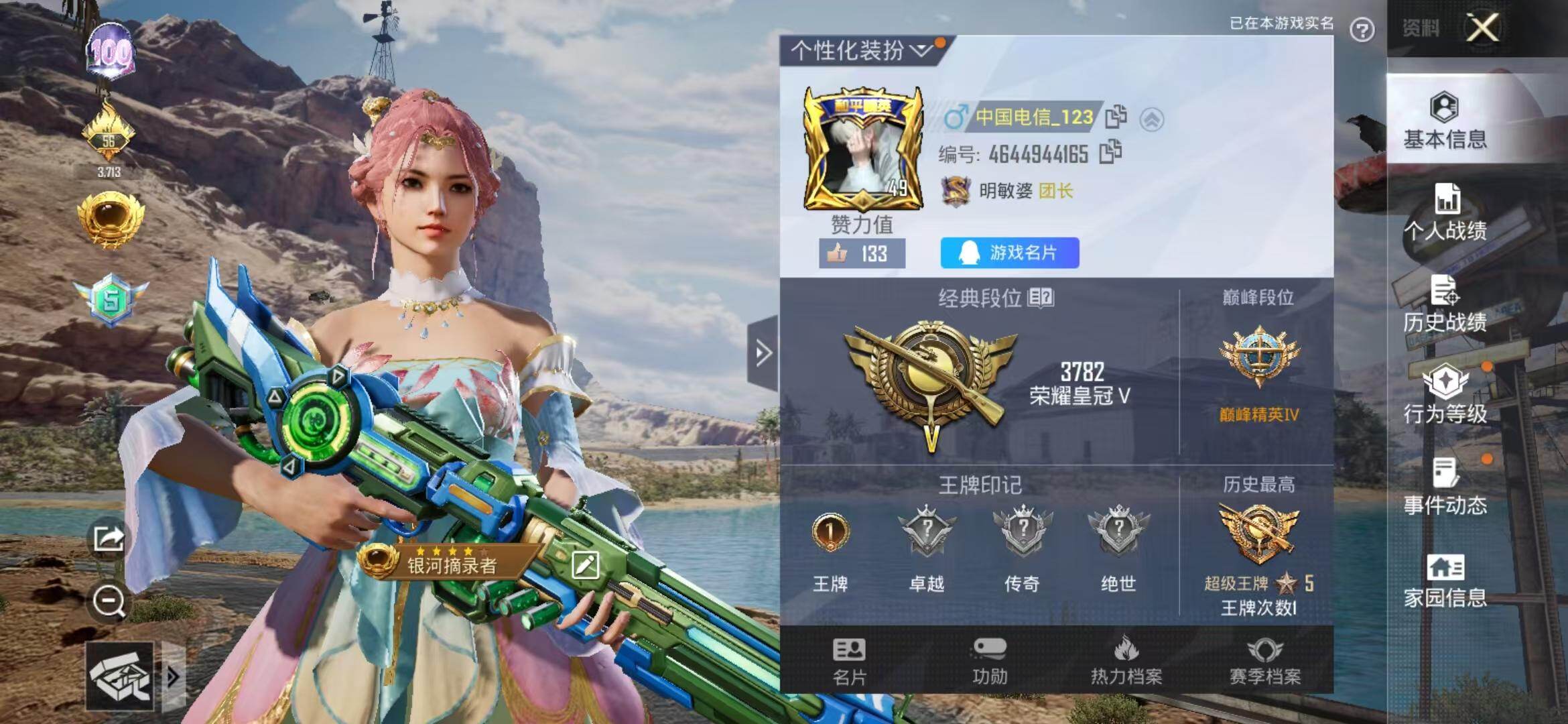
Task: Open the 基本信息 tab
Action: click(1445, 121)
